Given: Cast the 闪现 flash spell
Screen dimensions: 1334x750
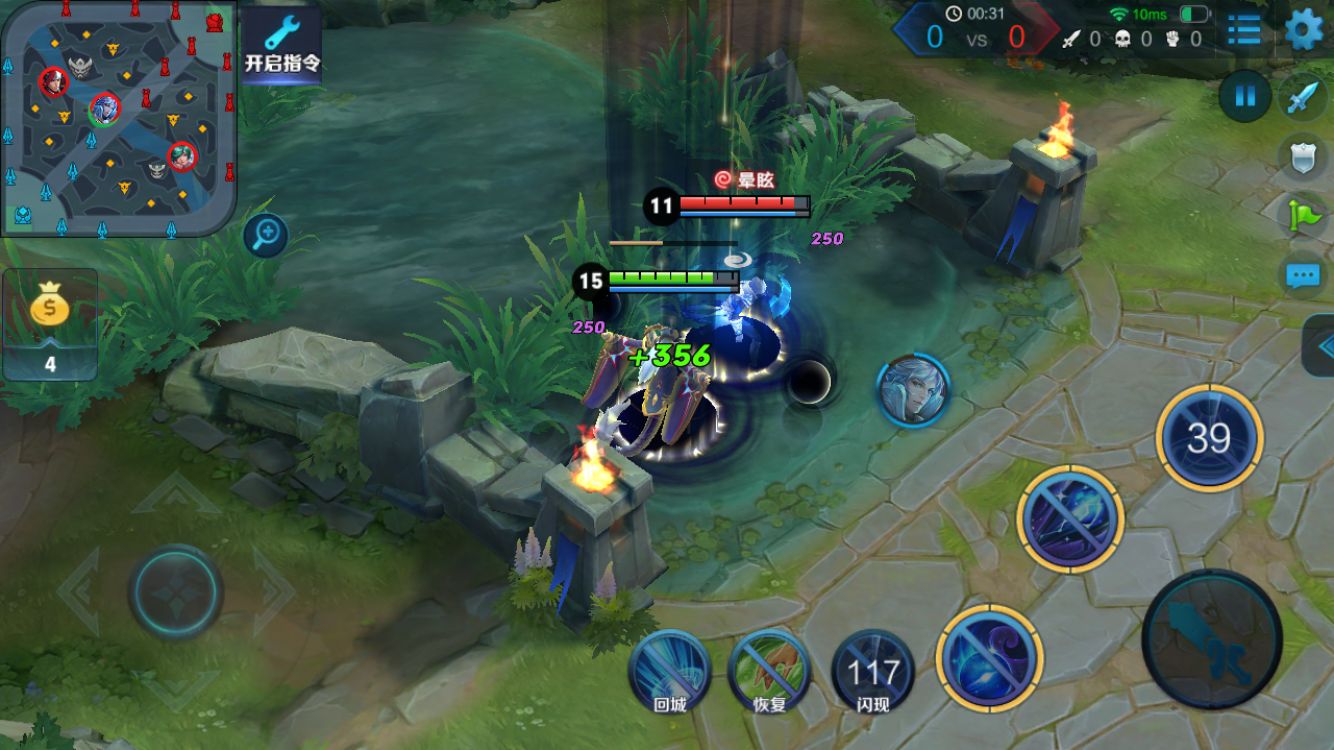Looking at the screenshot, I should (x=872, y=669).
